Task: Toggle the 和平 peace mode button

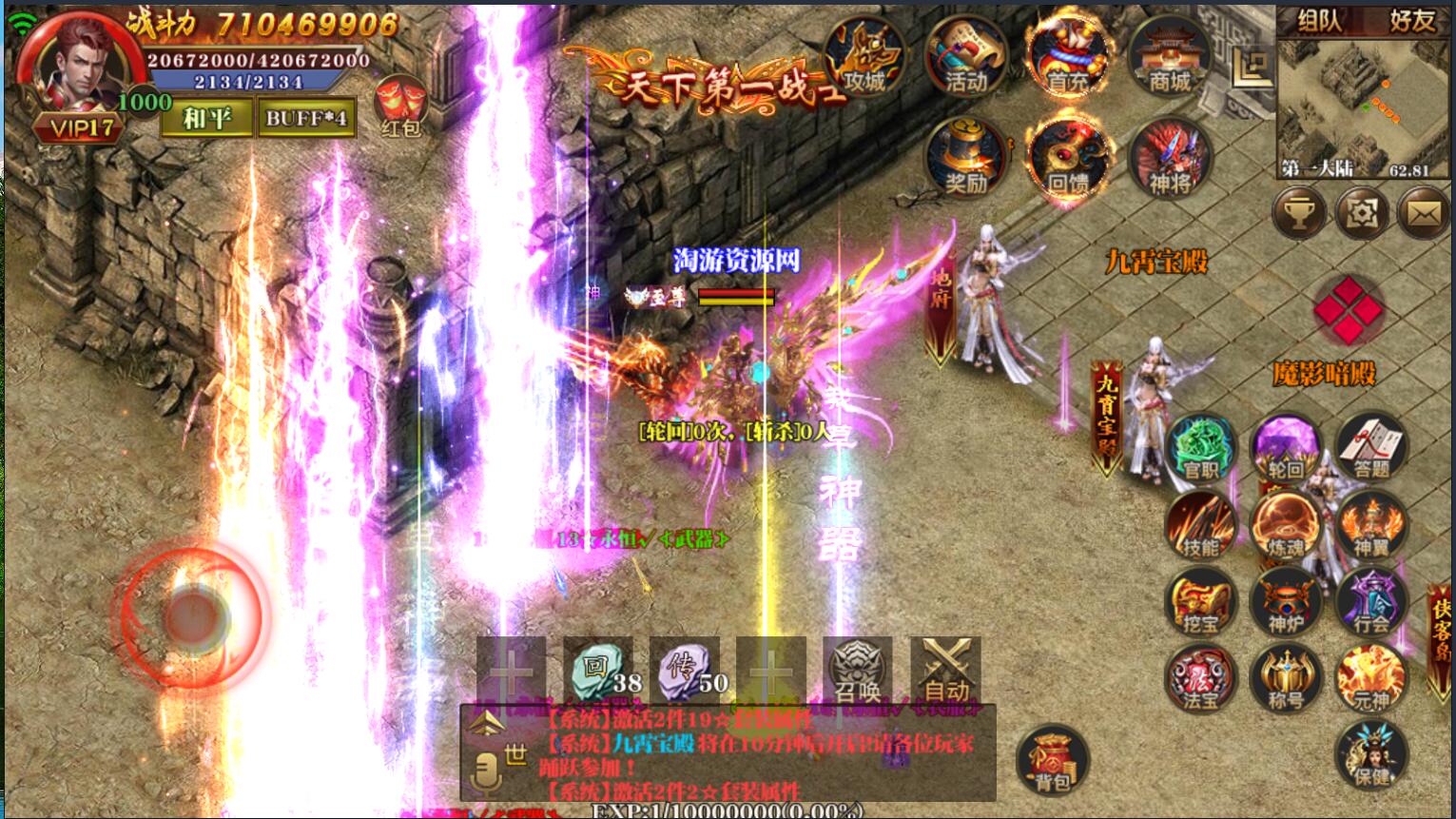Action: [206, 118]
